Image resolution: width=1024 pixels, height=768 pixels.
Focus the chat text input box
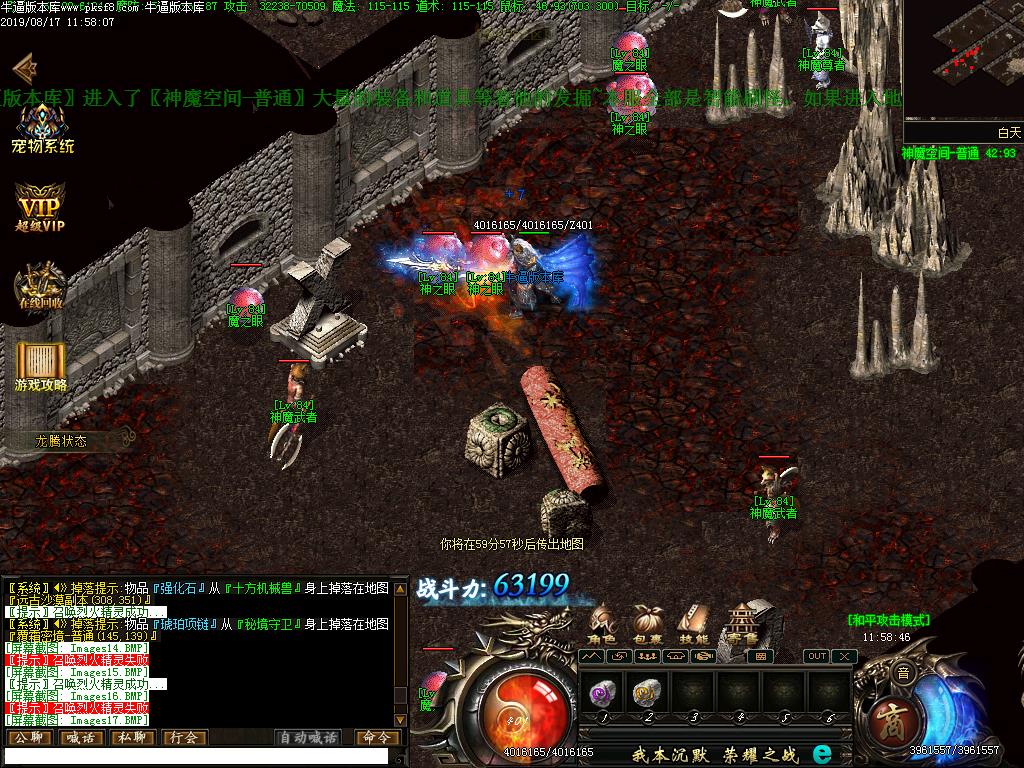click(x=195, y=756)
